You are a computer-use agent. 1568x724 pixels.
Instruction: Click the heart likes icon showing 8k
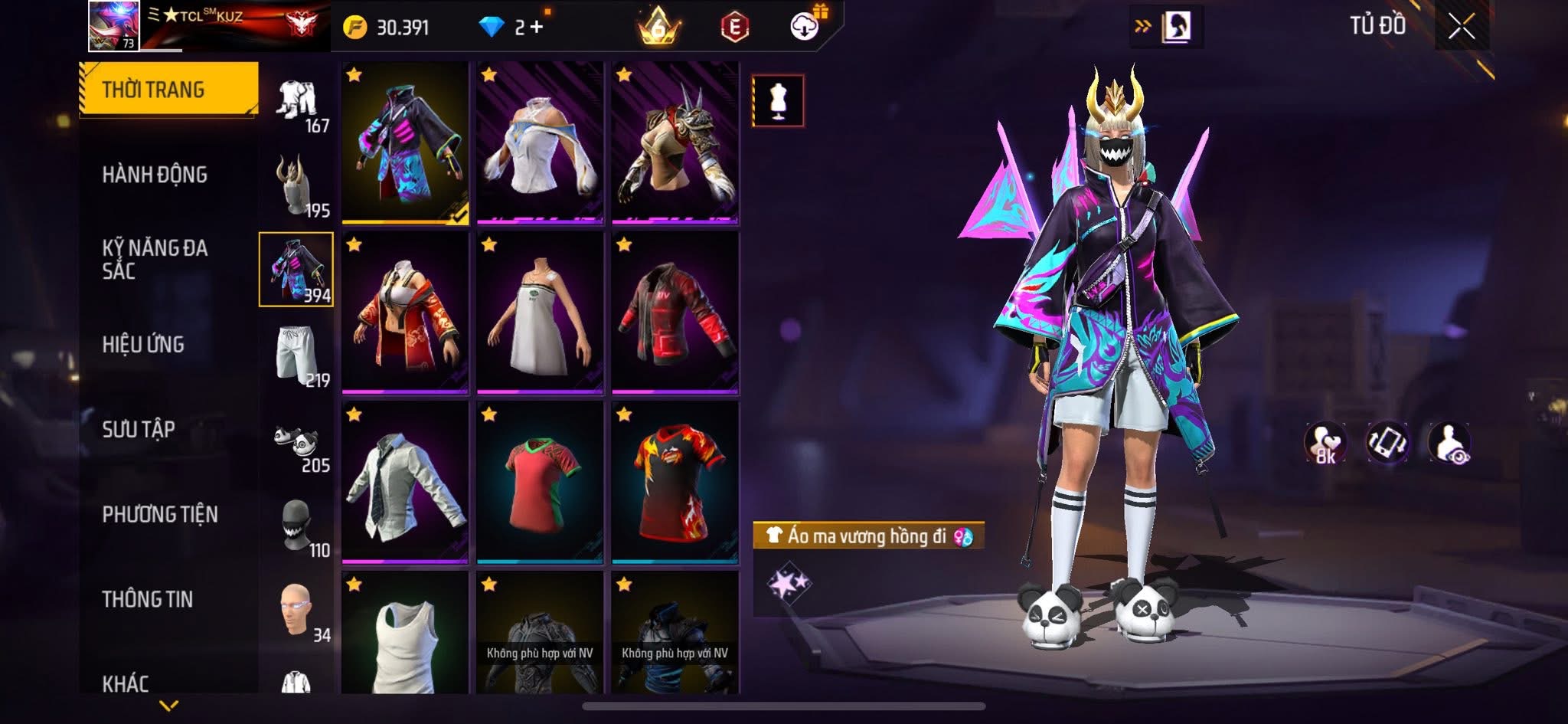[1325, 443]
